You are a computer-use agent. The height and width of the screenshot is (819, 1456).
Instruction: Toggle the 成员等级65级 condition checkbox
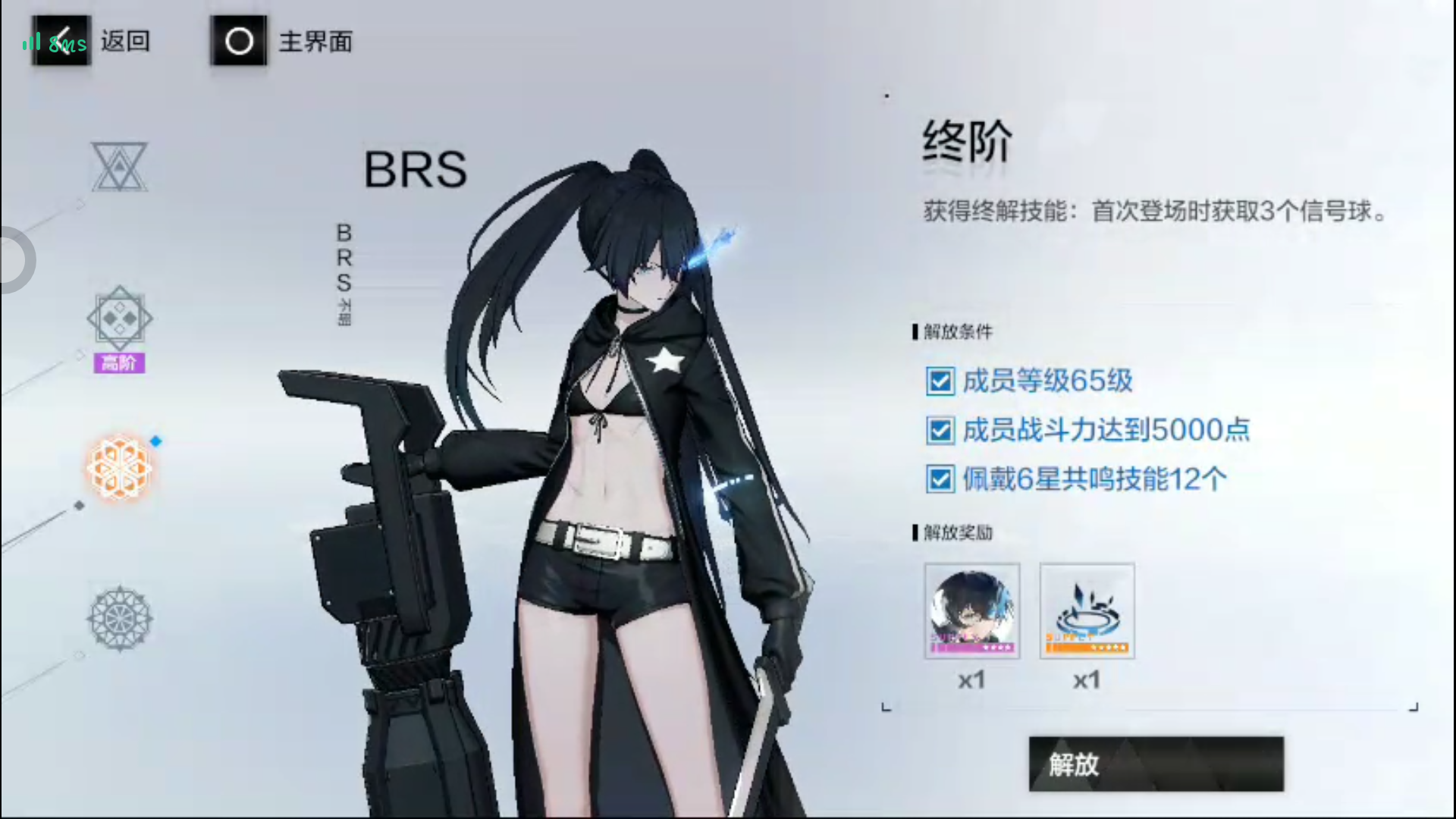(x=940, y=382)
